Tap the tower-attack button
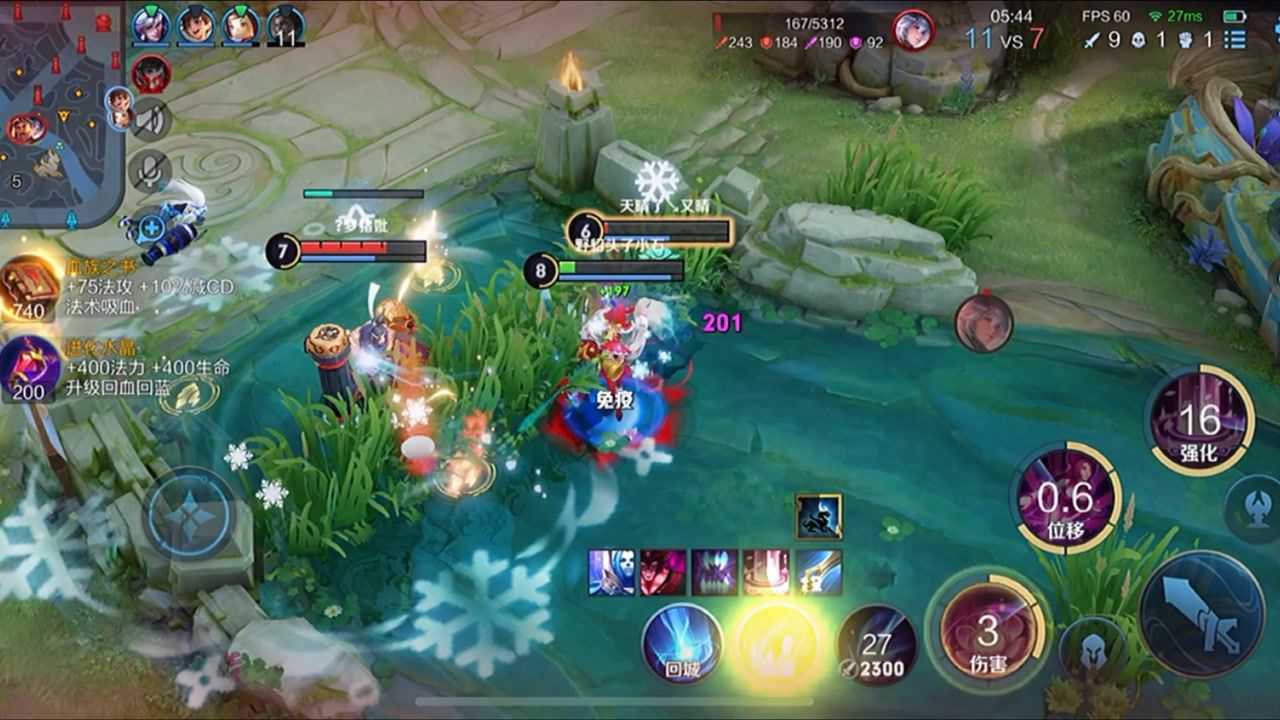Screen dimensions: 1280x720 tap(1257, 502)
